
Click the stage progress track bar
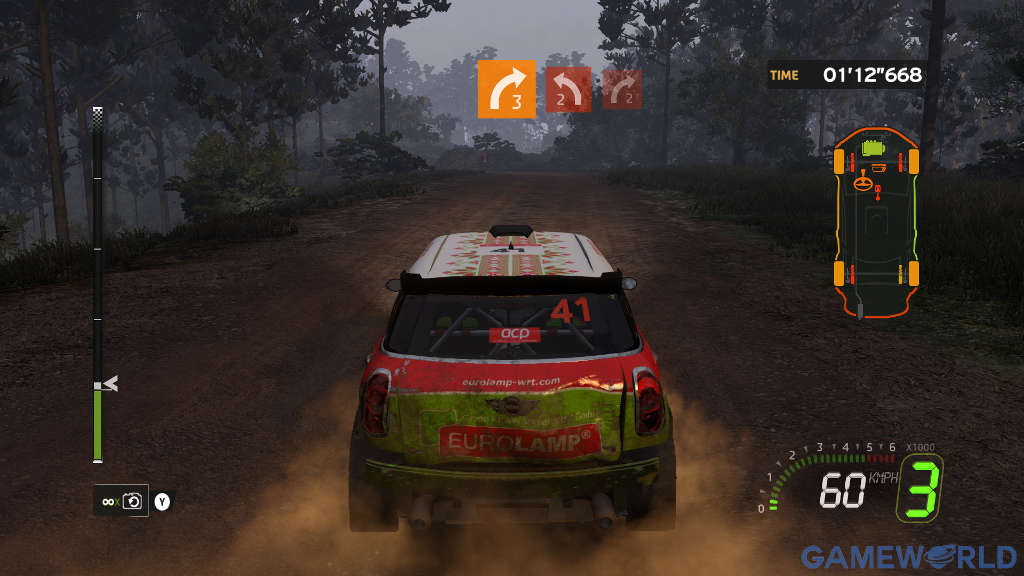click(98, 285)
